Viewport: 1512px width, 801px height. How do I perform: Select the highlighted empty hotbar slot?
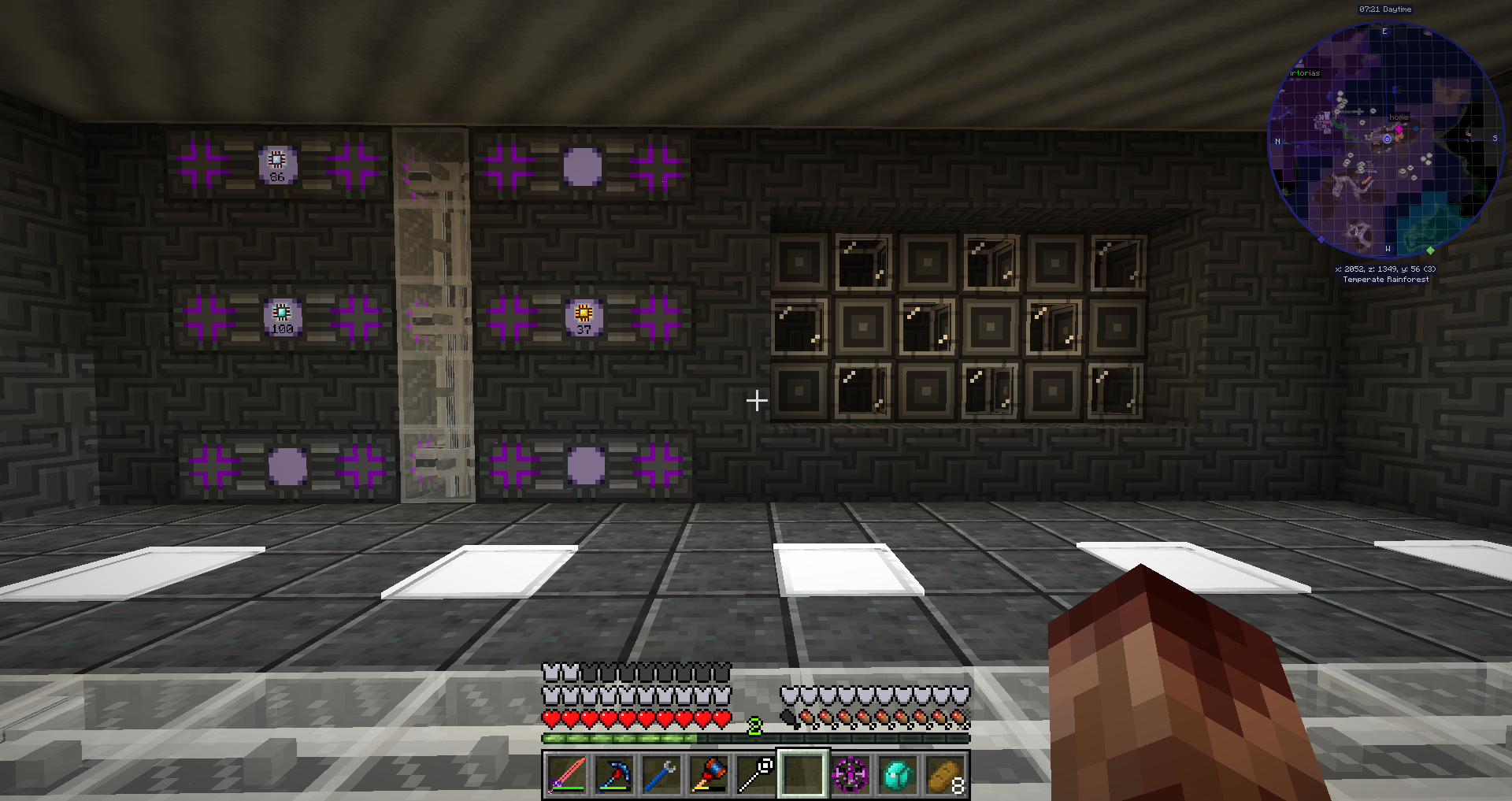[x=802, y=774]
